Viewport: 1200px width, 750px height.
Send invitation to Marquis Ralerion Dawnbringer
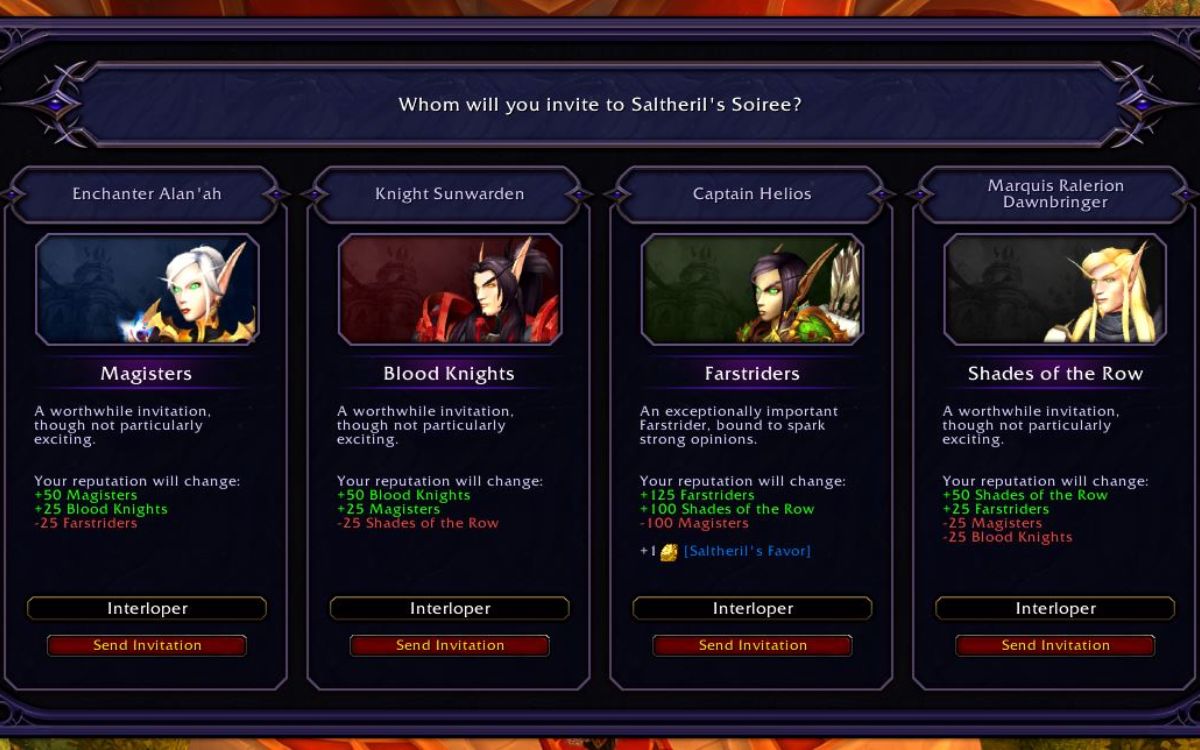(x=1055, y=645)
